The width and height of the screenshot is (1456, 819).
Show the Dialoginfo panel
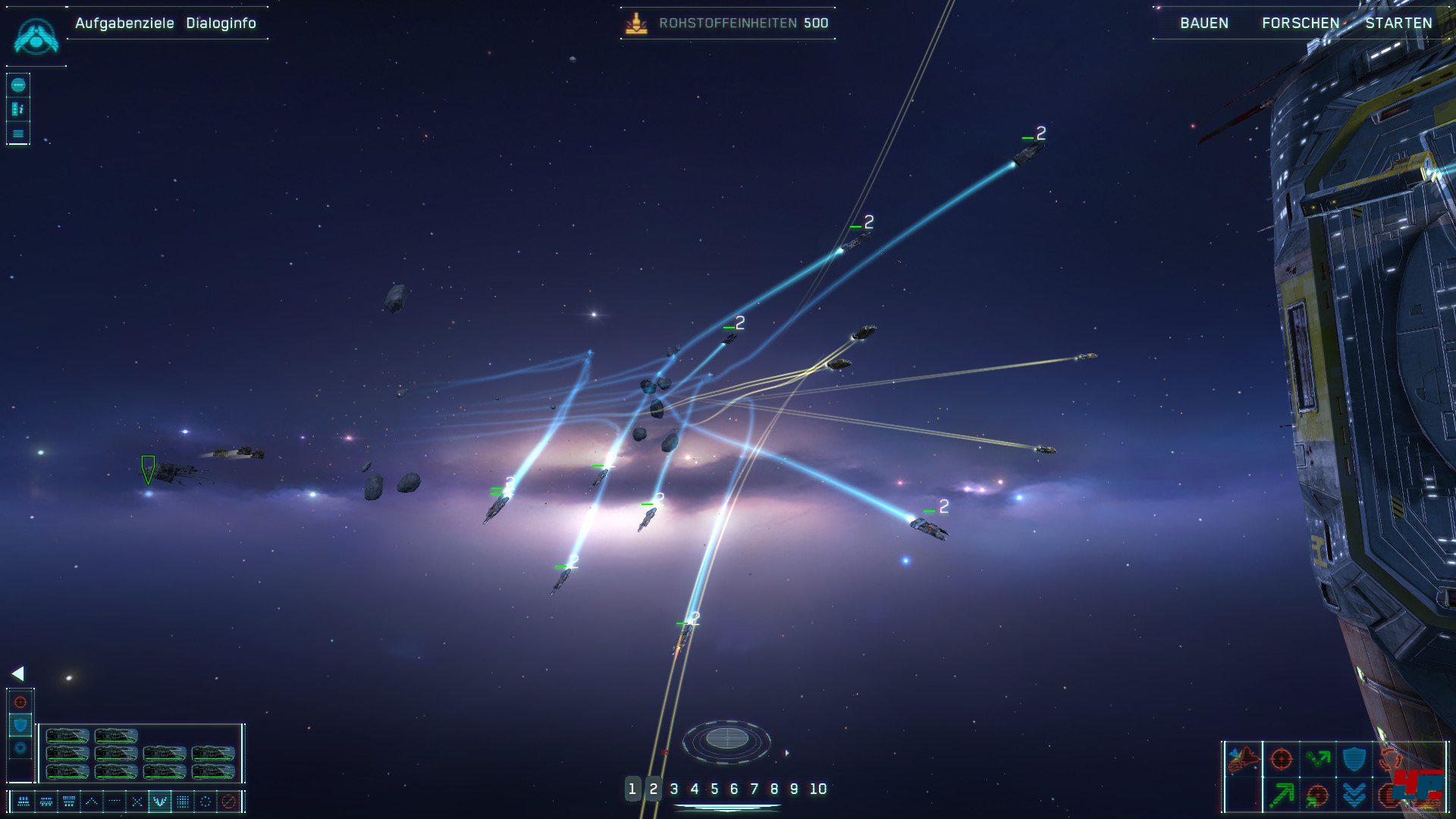(x=221, y=23)
